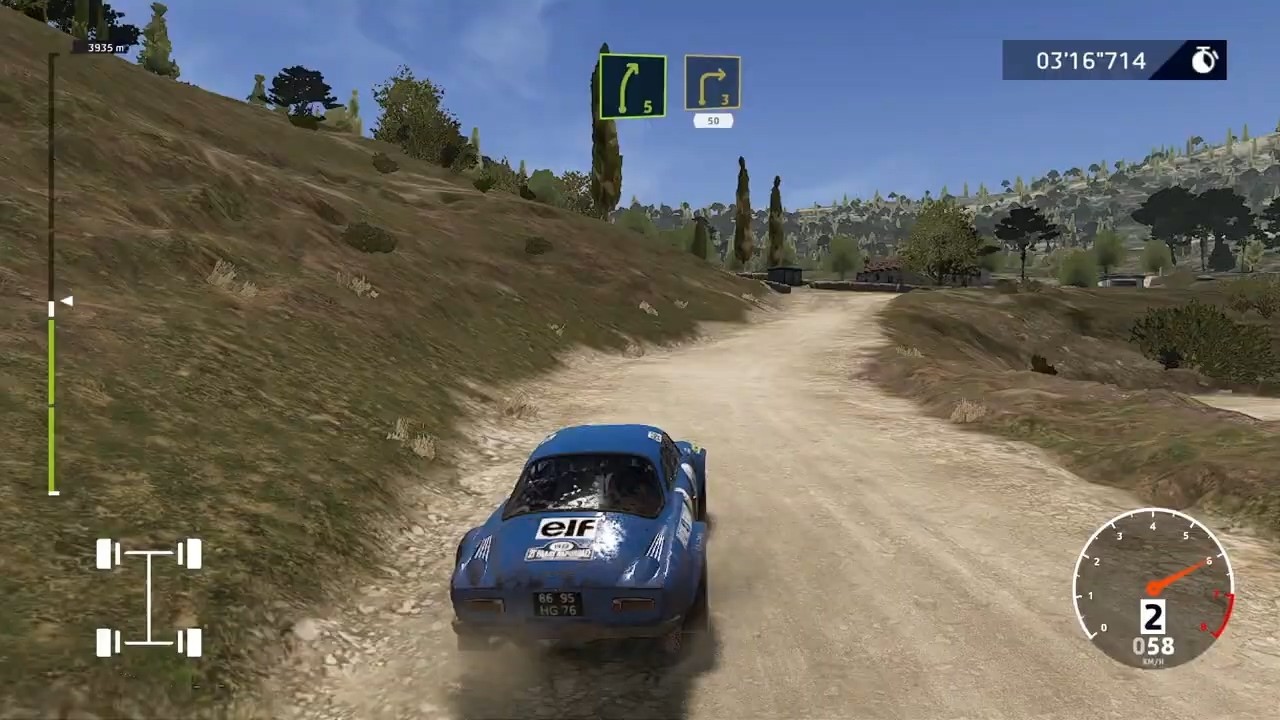The width and height of the screenshot is (1280, 720).
Task: Click the arrow marker on the stage progress bar
Action: (65, 300)
